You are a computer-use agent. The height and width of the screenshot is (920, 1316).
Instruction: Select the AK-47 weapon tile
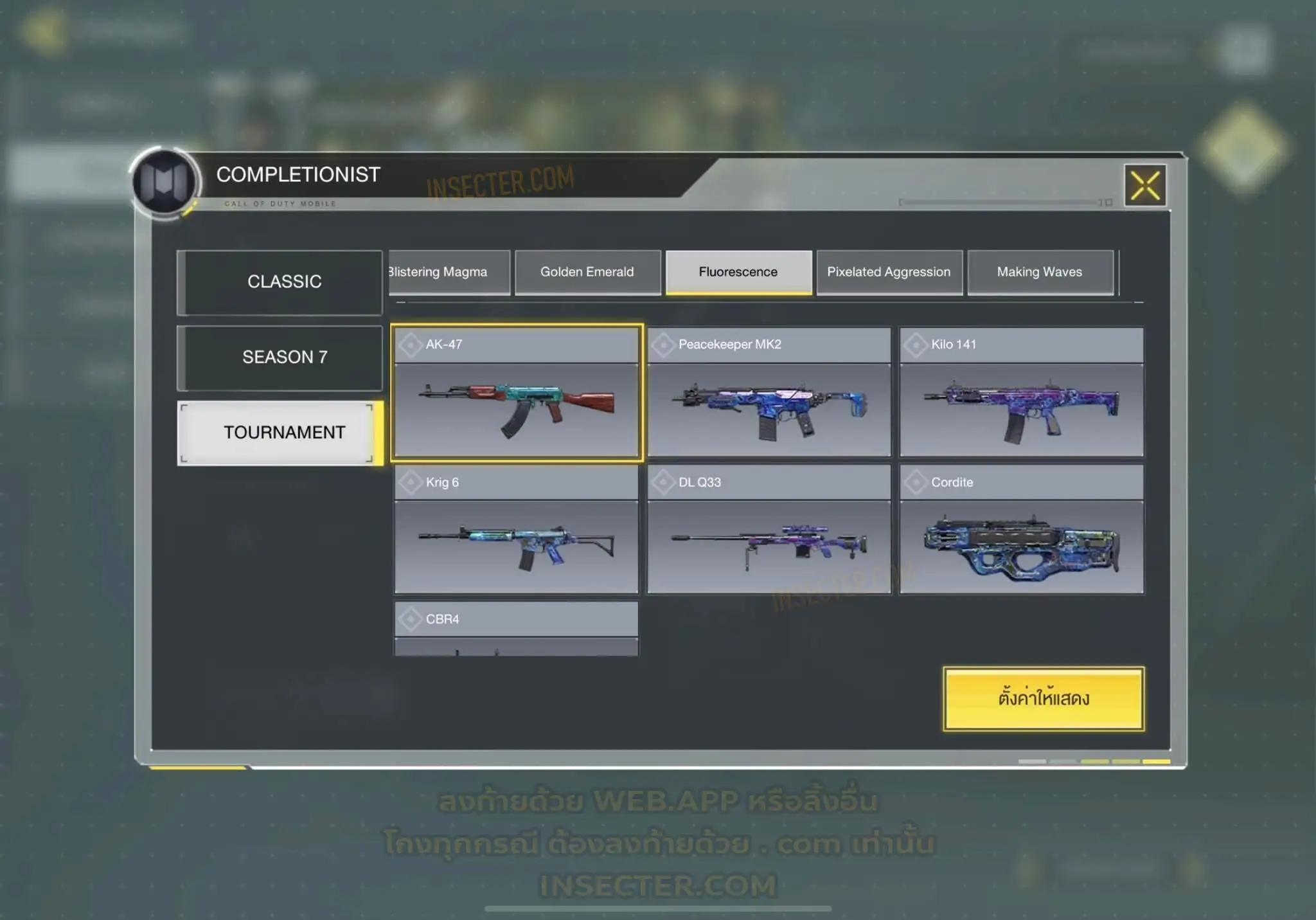click(x=517, y=393)
